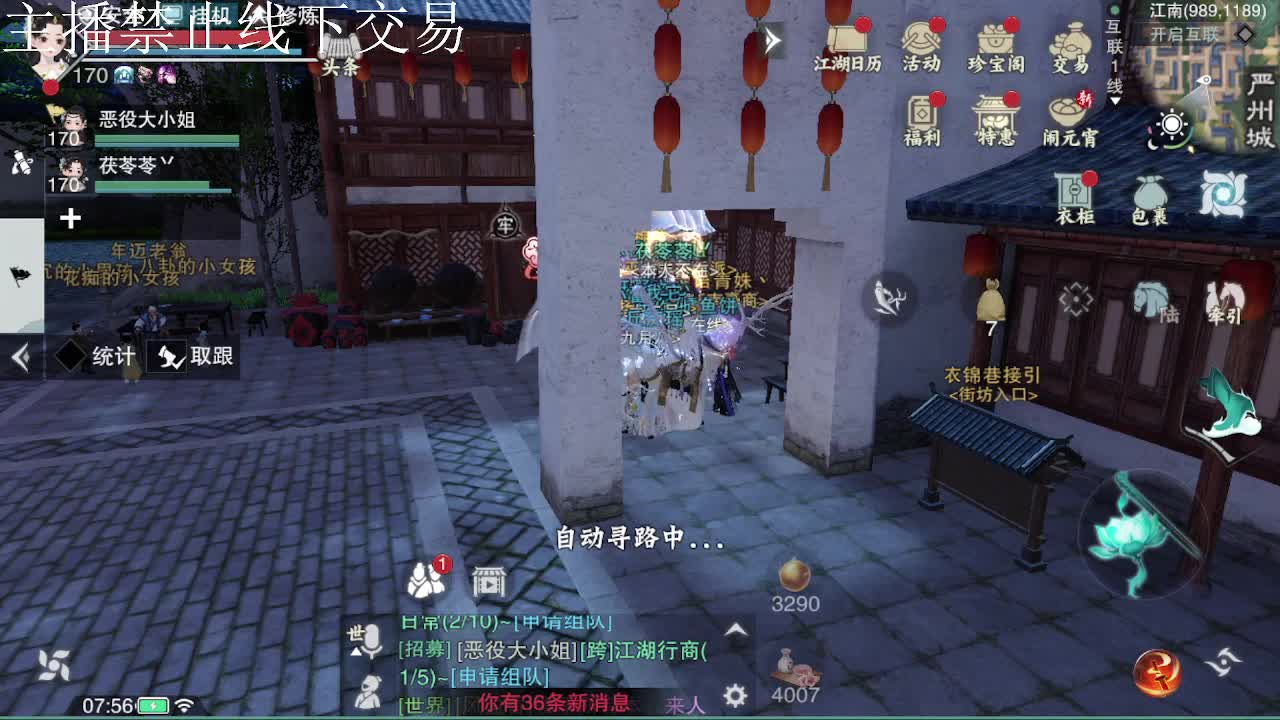This screenshot has width=1280, height=720.
Task: Toggle 取跟 to stop following
Action: 196,355
